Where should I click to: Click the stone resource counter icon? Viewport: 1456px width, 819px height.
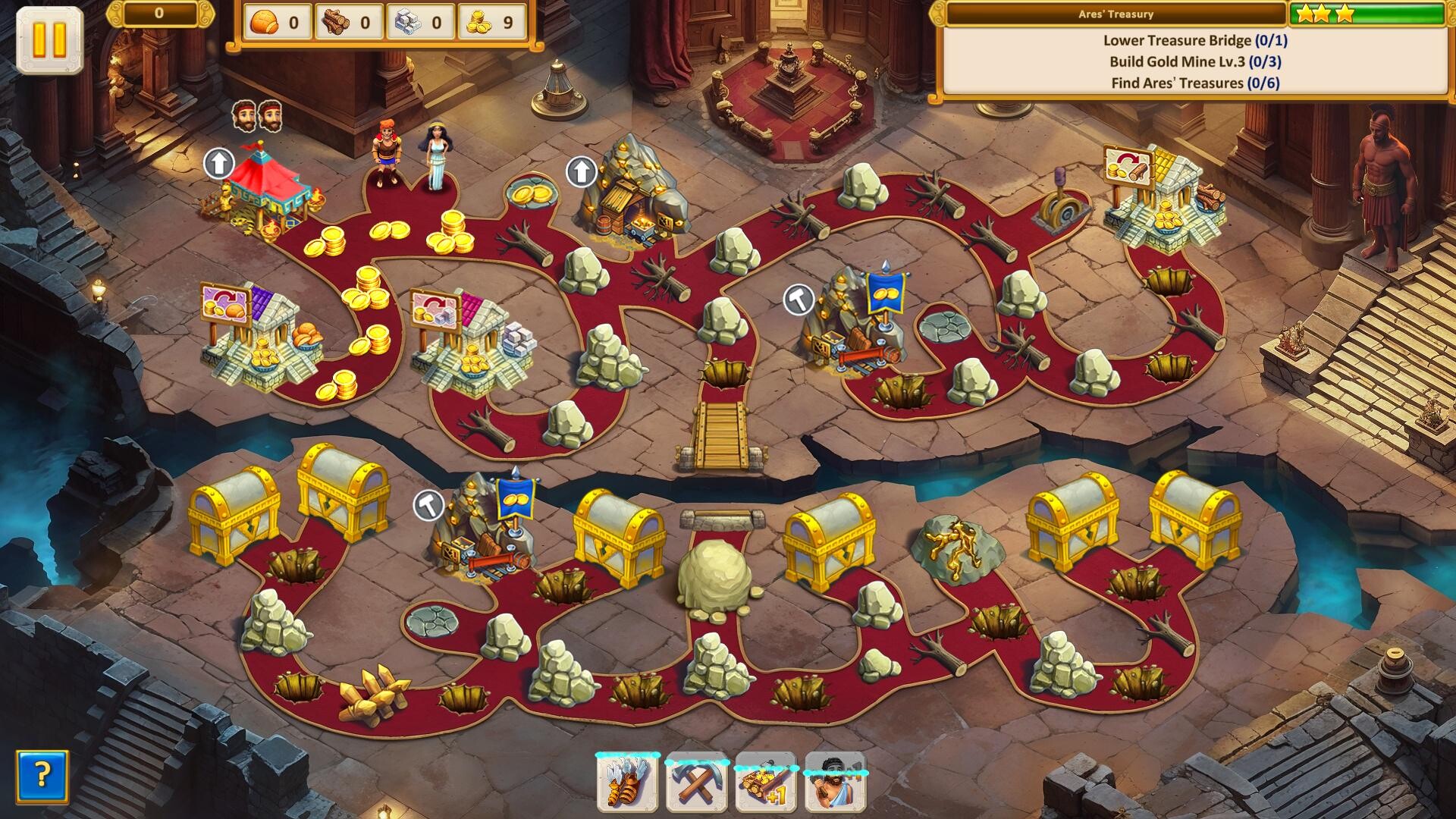coord(407,20)
